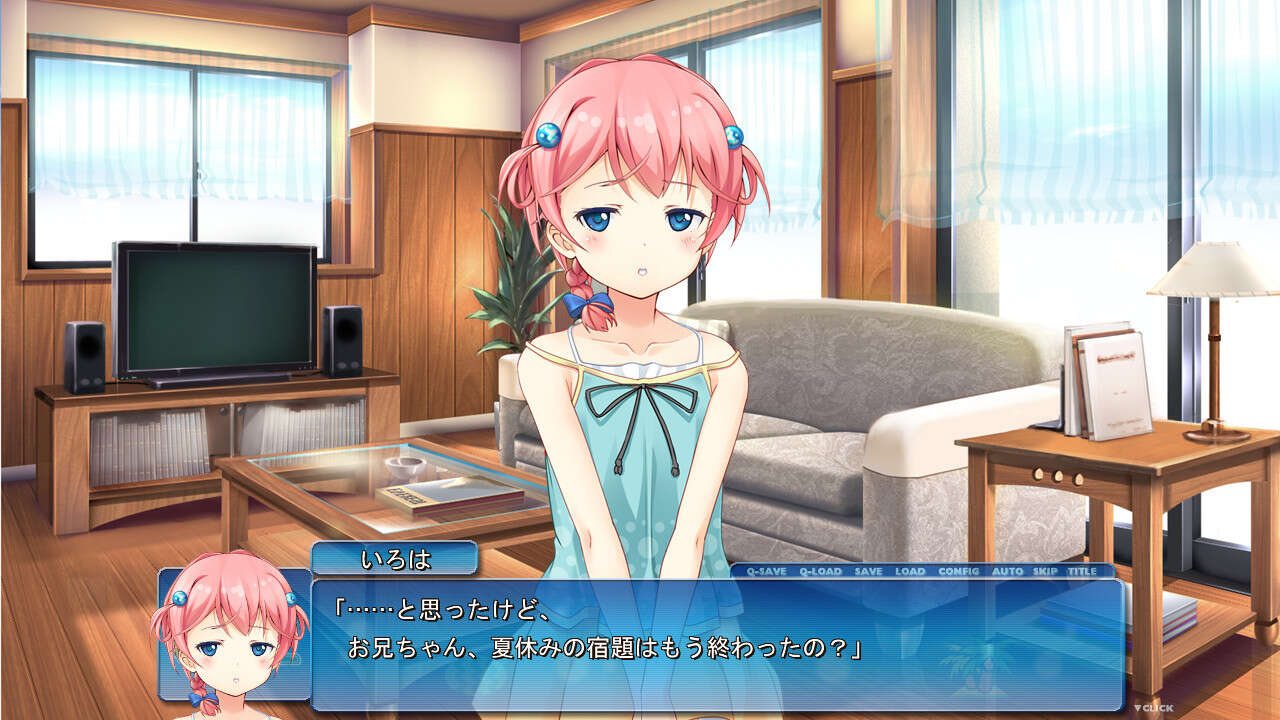Click the CLICK advance indicator

point(1153,708)
